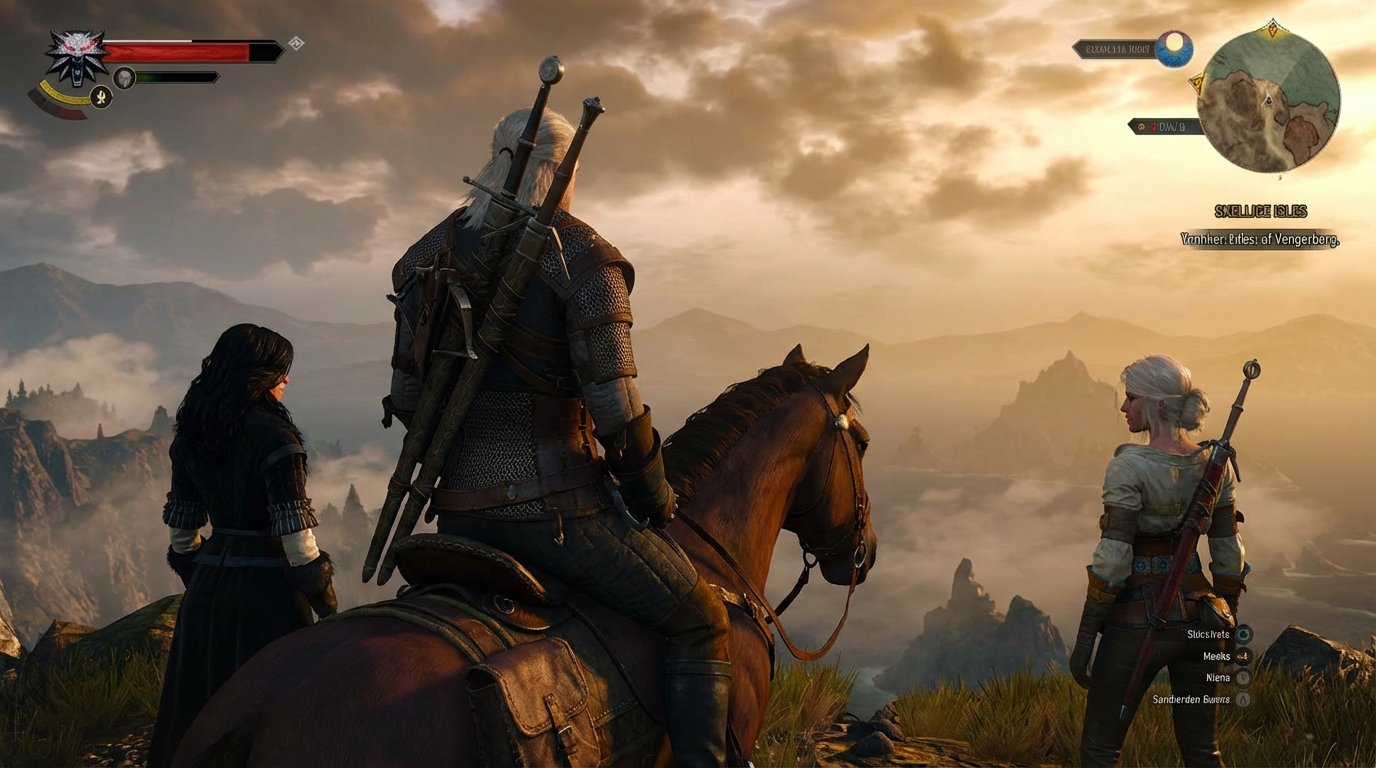Viewport: 1376px width, 768px height.
Task: Click the diamond menu icon beside the health bar
Action: (295, 43)
